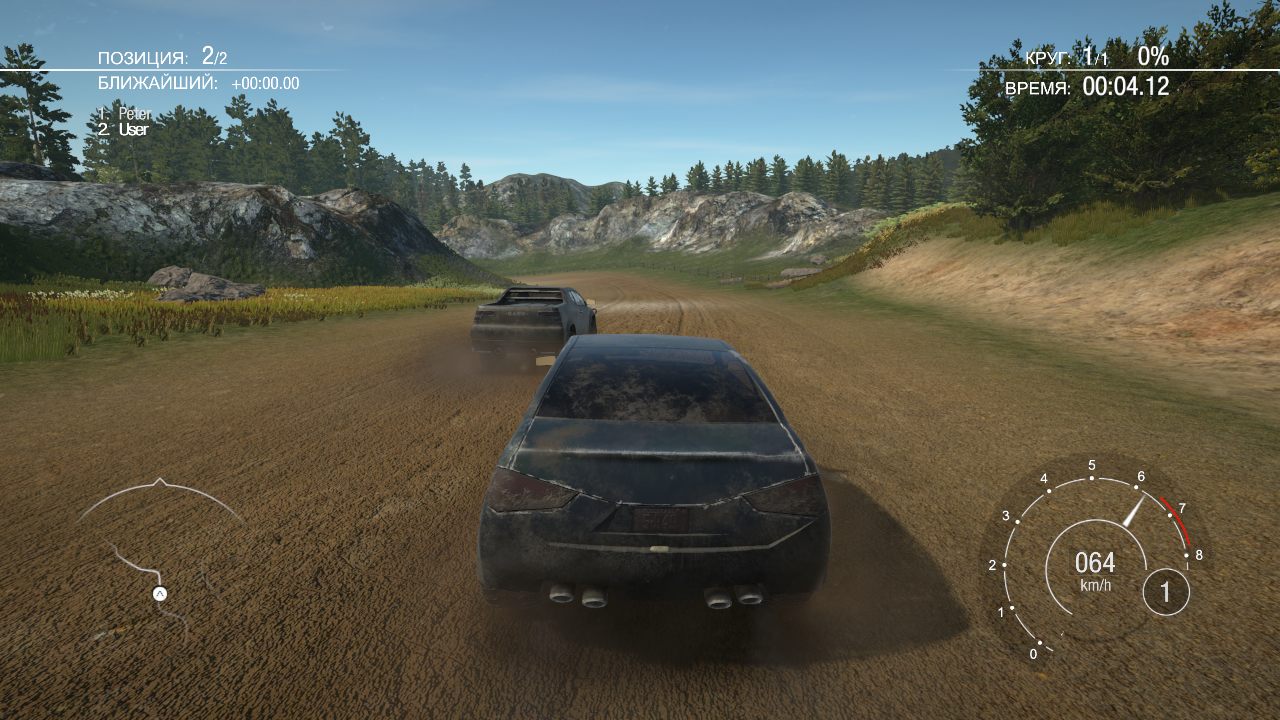
Task: Select Peter in the standings list
Action: [133, 114]
